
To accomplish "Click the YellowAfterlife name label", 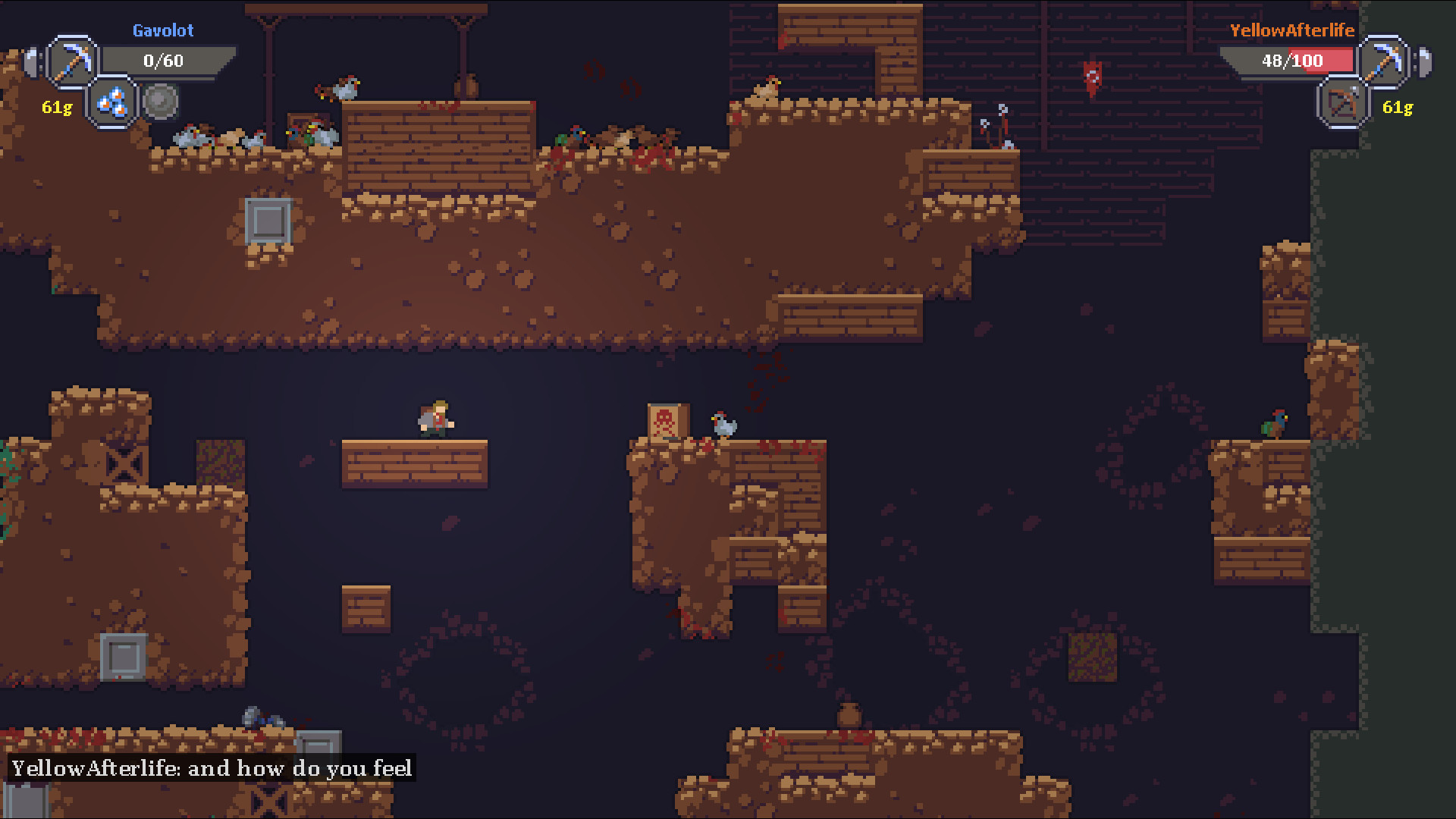I will (1292, 30).
